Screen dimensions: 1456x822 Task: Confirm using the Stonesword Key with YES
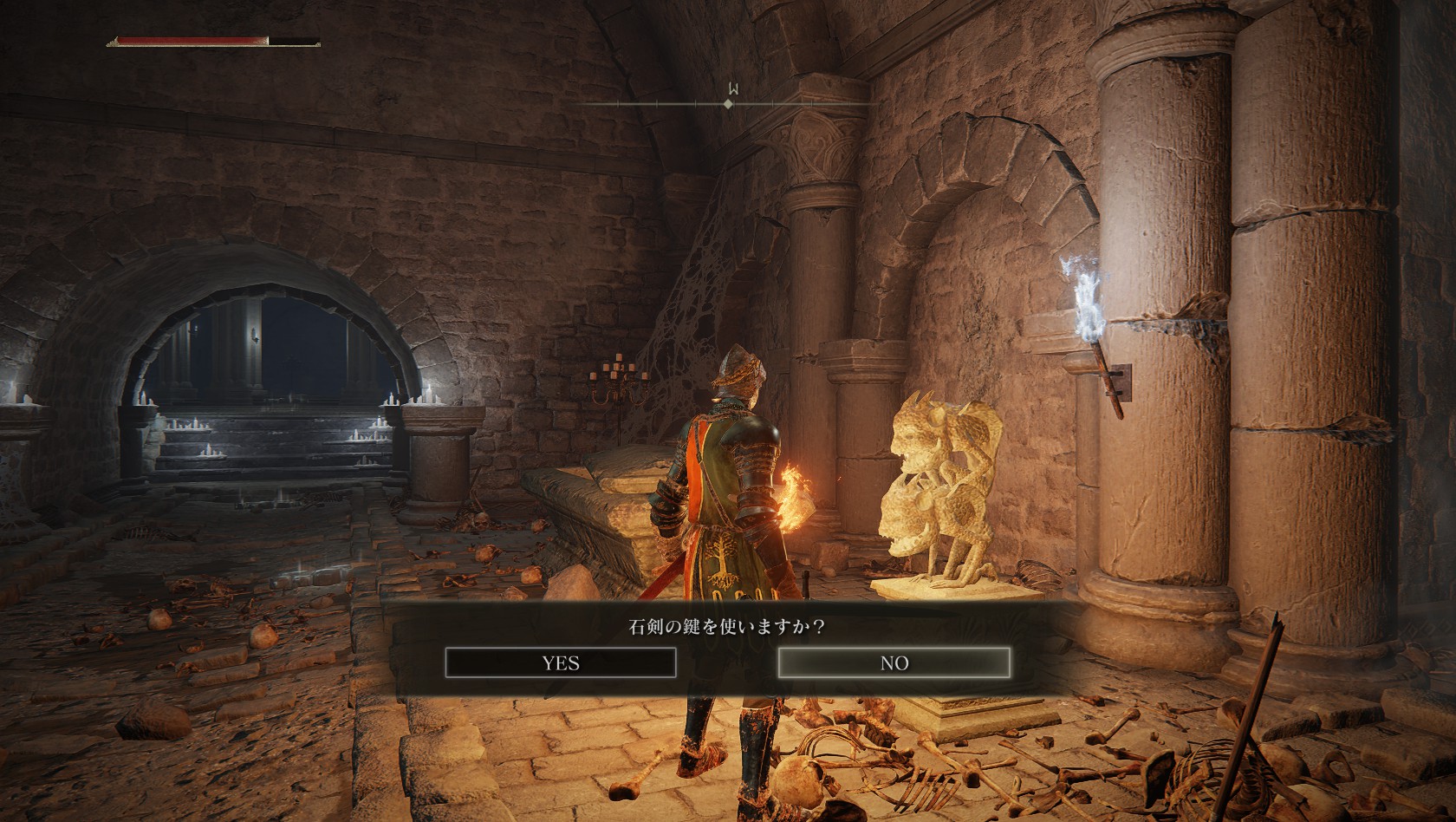click(560, 663)
